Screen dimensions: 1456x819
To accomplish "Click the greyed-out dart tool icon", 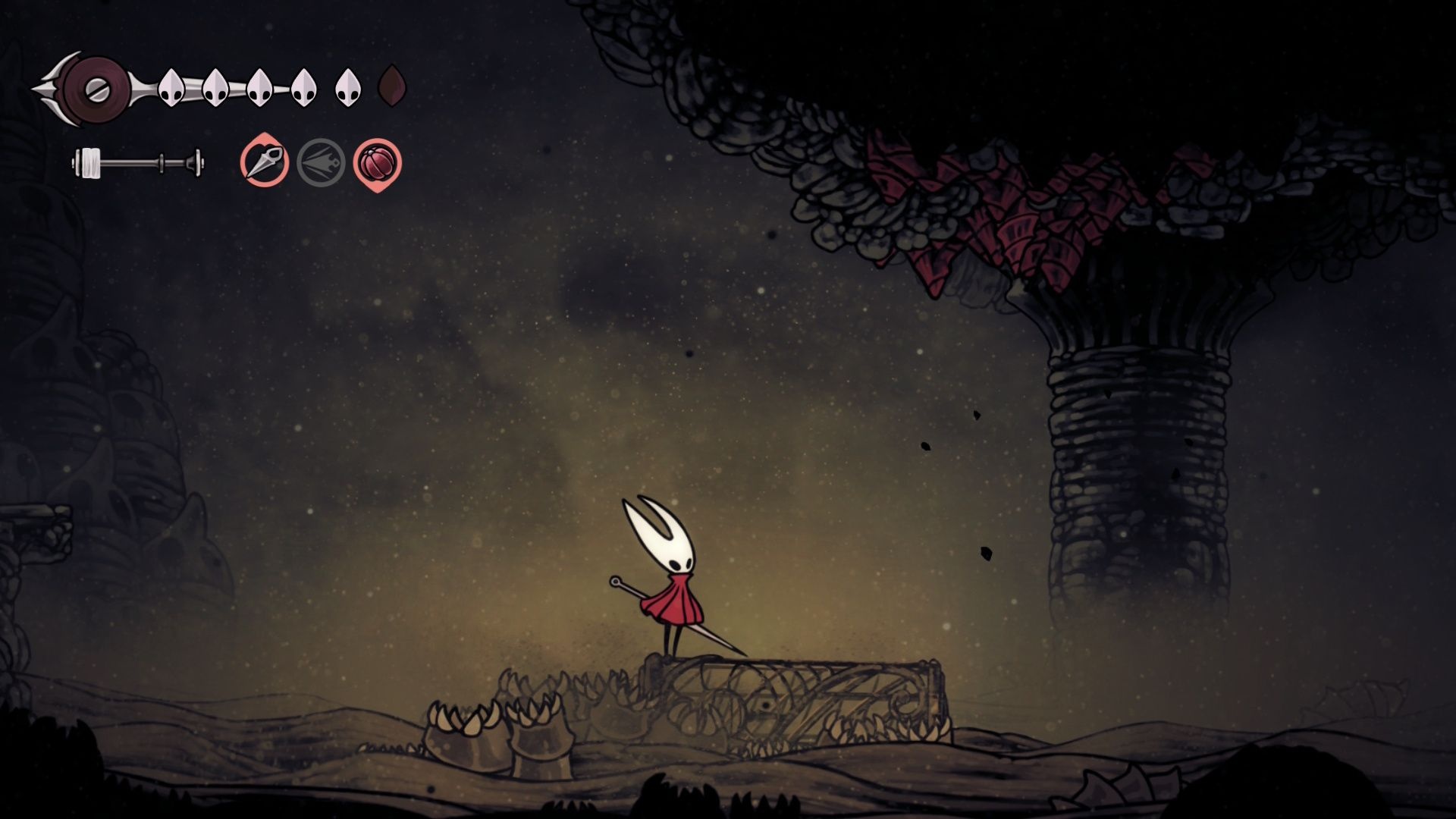I will point(321,162).
